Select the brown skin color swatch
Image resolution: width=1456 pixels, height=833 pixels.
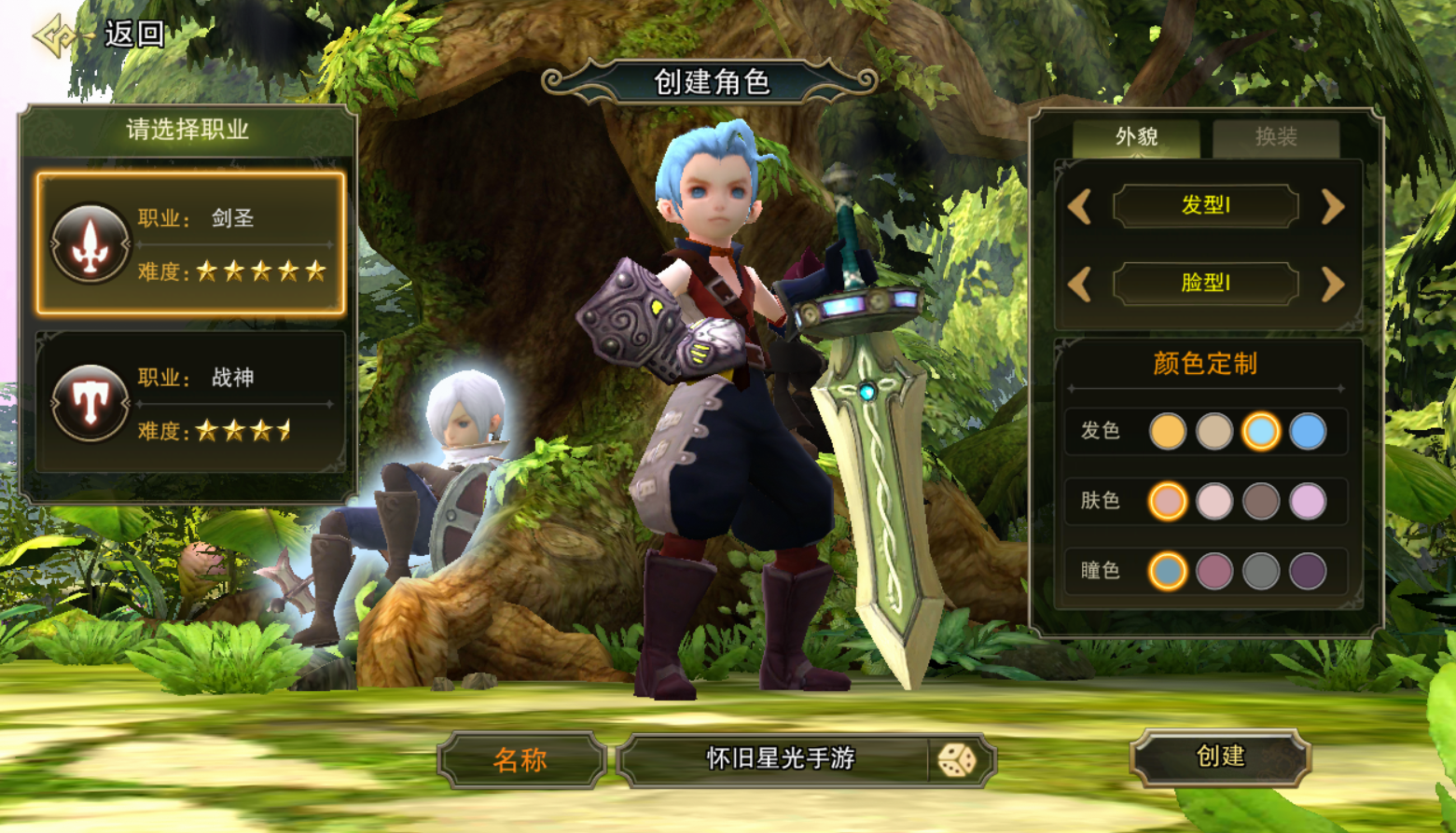click(1261, 502)
